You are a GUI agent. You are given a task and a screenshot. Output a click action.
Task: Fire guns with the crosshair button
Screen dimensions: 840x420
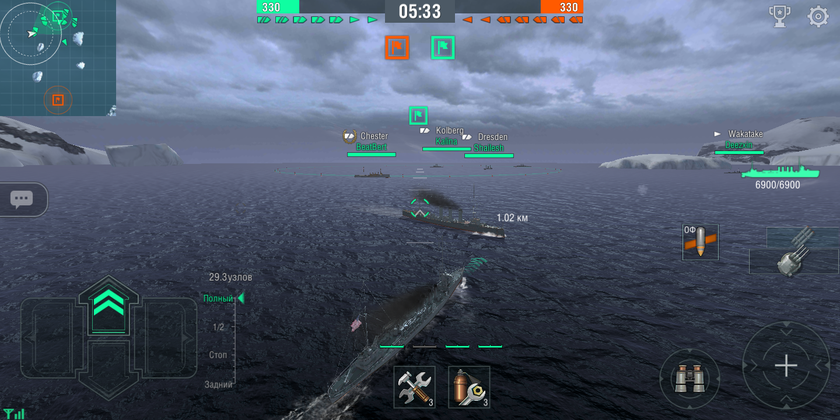coord(787,366)
